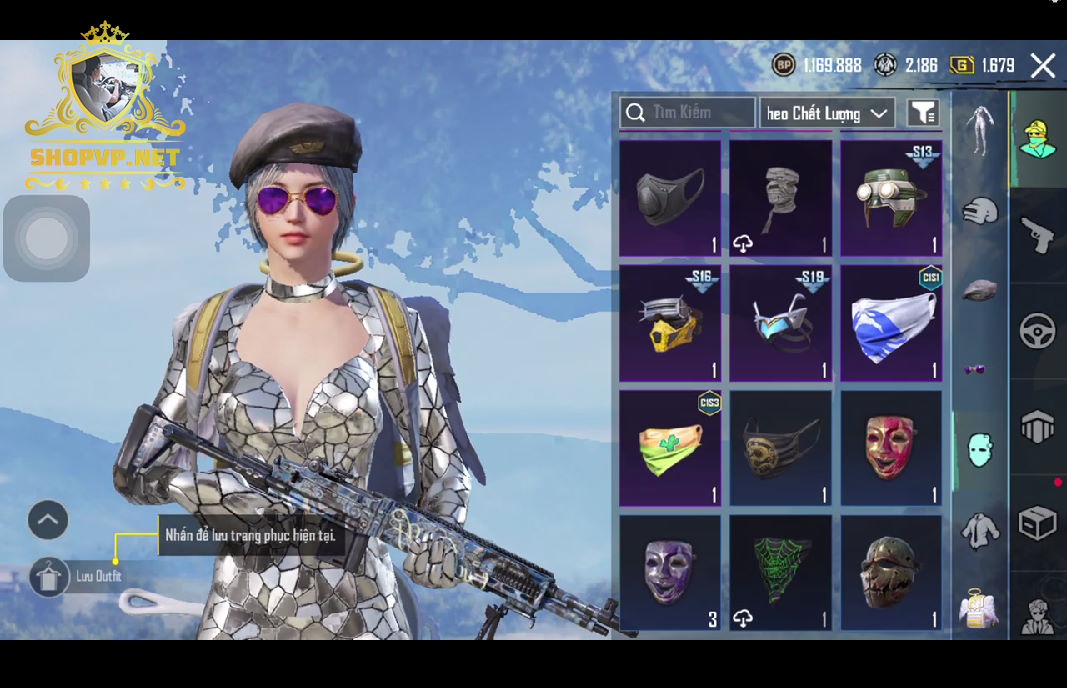Open the weapon skins pistol tab
Screen dimensions: 1067x688
tap(1038, 235)
